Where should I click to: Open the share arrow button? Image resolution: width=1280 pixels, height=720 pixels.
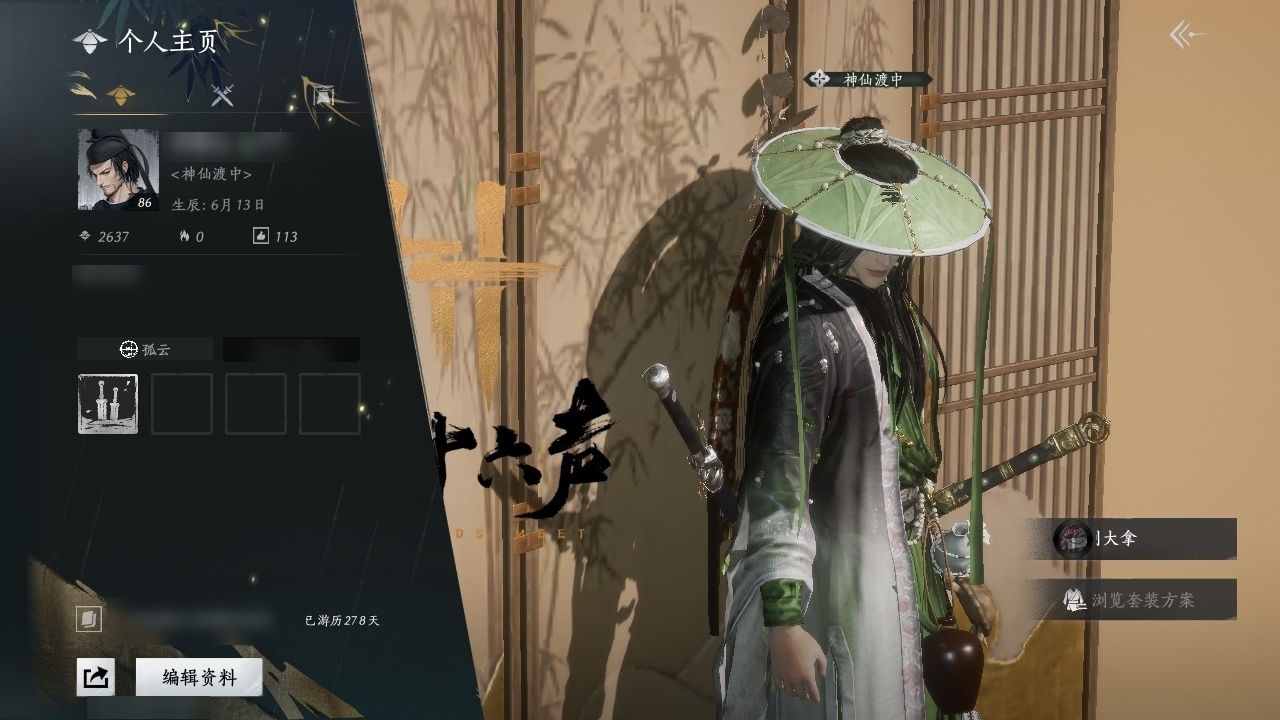(x=96, y=677)
